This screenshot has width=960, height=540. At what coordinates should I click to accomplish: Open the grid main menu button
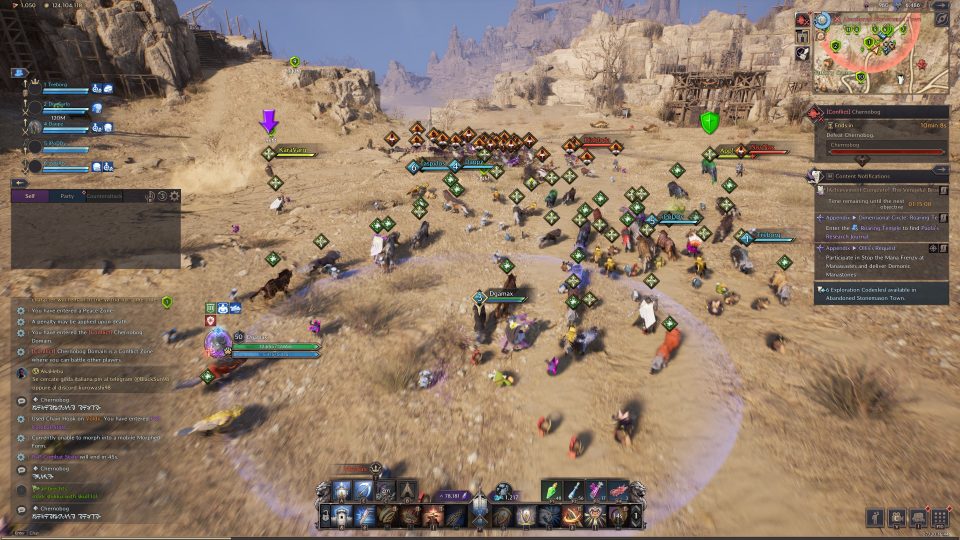pyautogui.click(x=939, y=518)
